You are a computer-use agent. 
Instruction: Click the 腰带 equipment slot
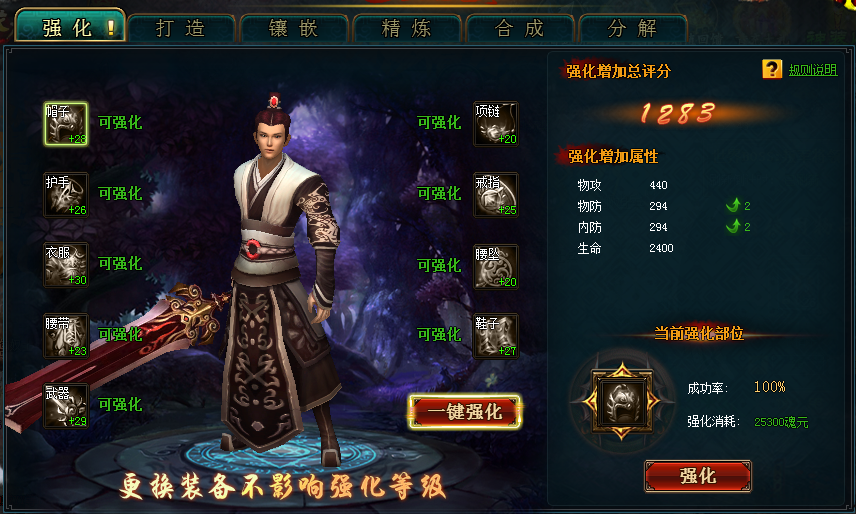(66, 336)
